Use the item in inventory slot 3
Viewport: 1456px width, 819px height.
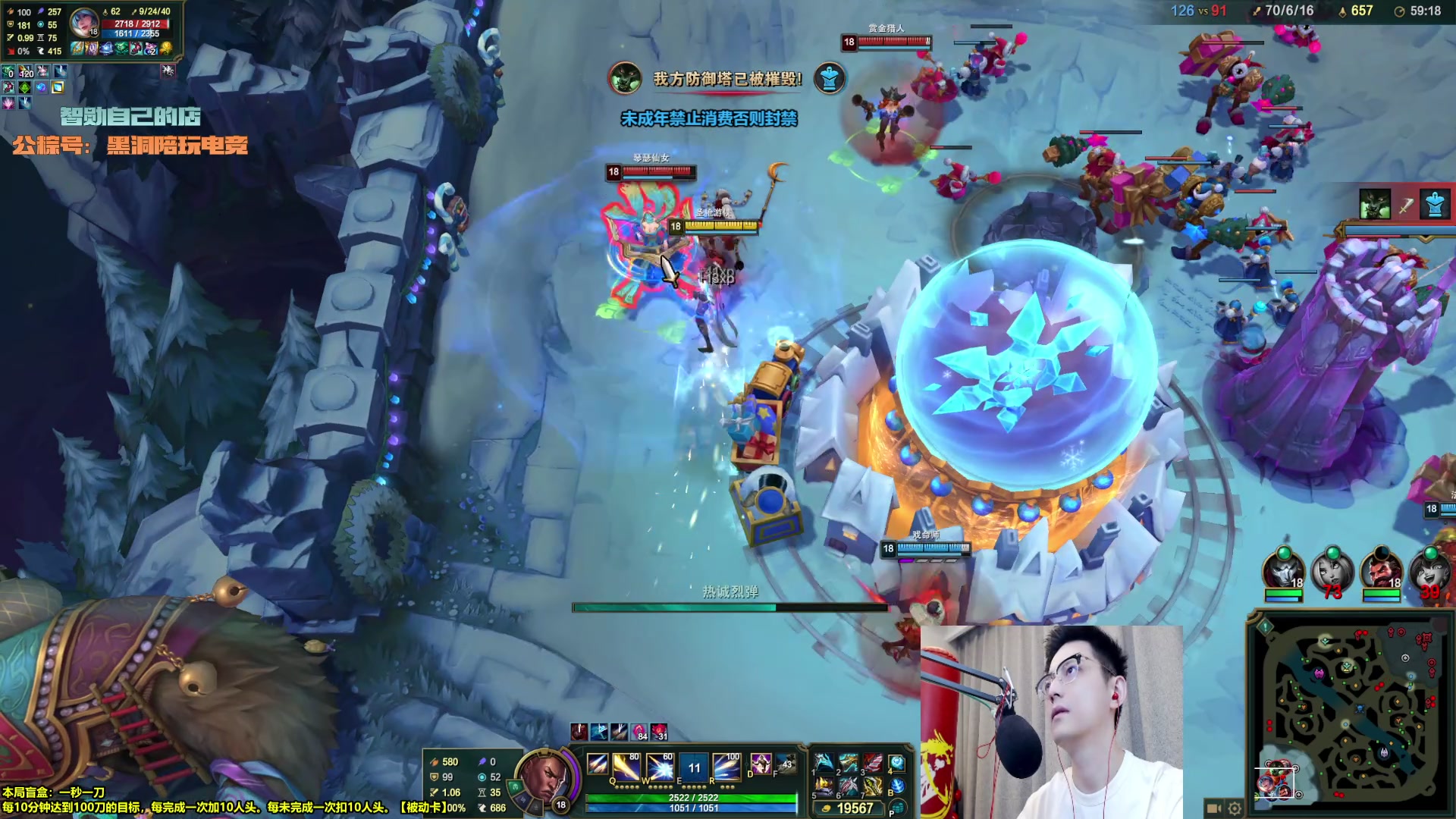point(873,763)
